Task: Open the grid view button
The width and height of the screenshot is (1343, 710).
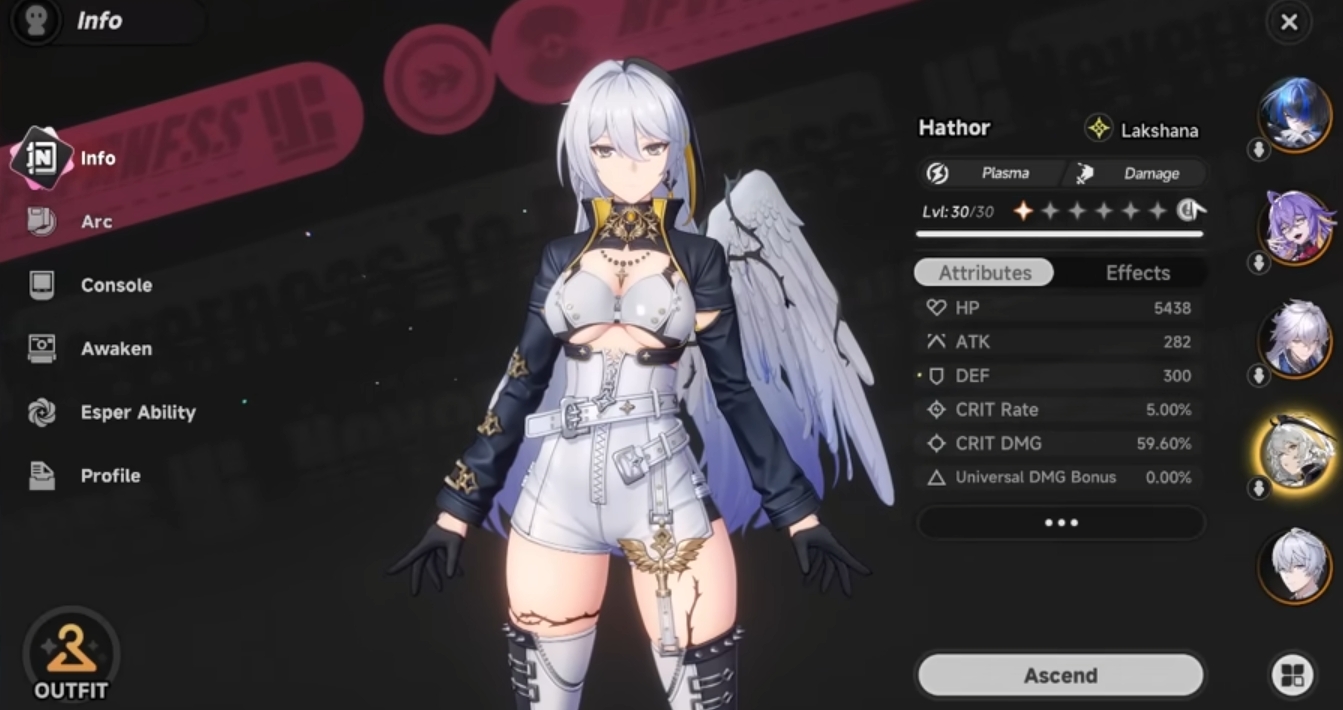Action: coord(1291,675)
